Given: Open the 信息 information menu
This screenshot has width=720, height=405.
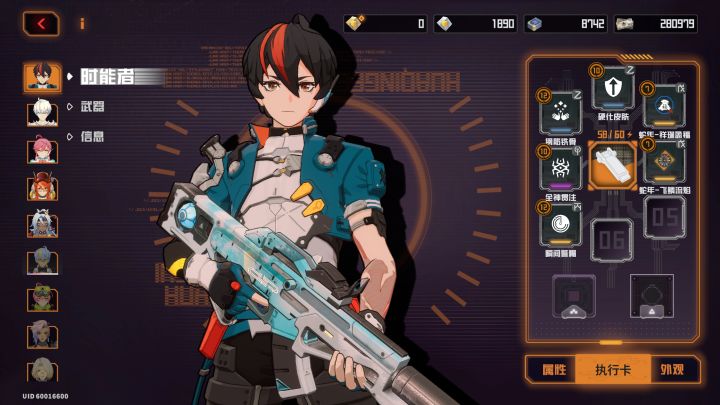Looking at the screenshot, I should pyautogui.click(x=91, y=136).
